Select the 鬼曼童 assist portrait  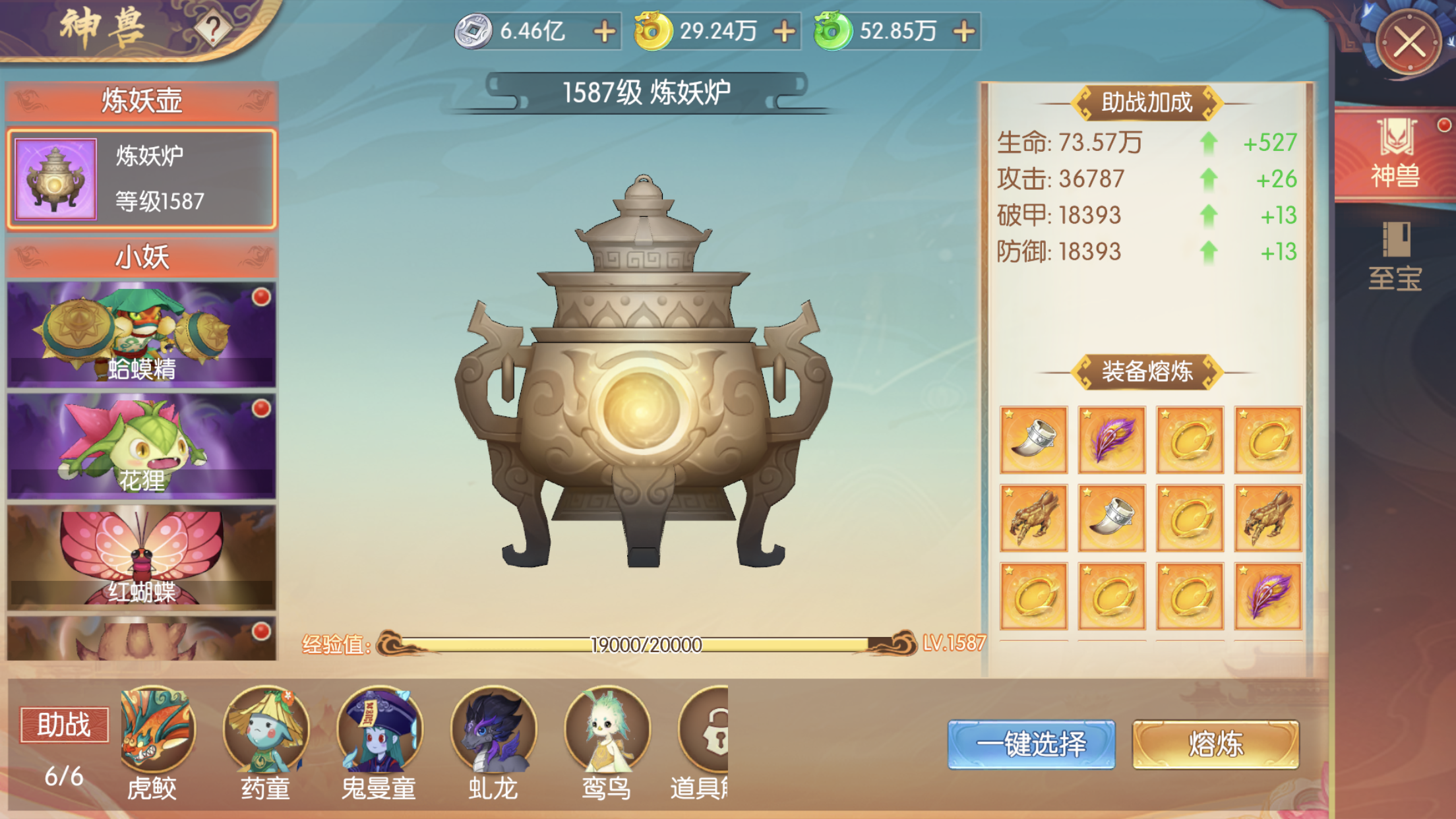tap(379, 729)
